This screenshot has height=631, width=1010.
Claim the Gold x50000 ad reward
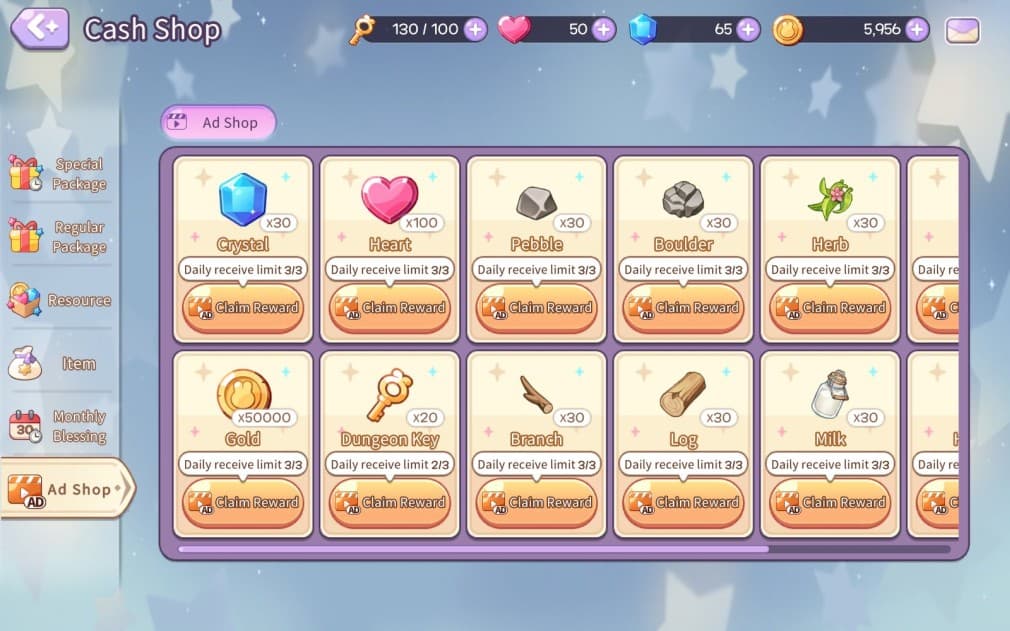(243, 503)
